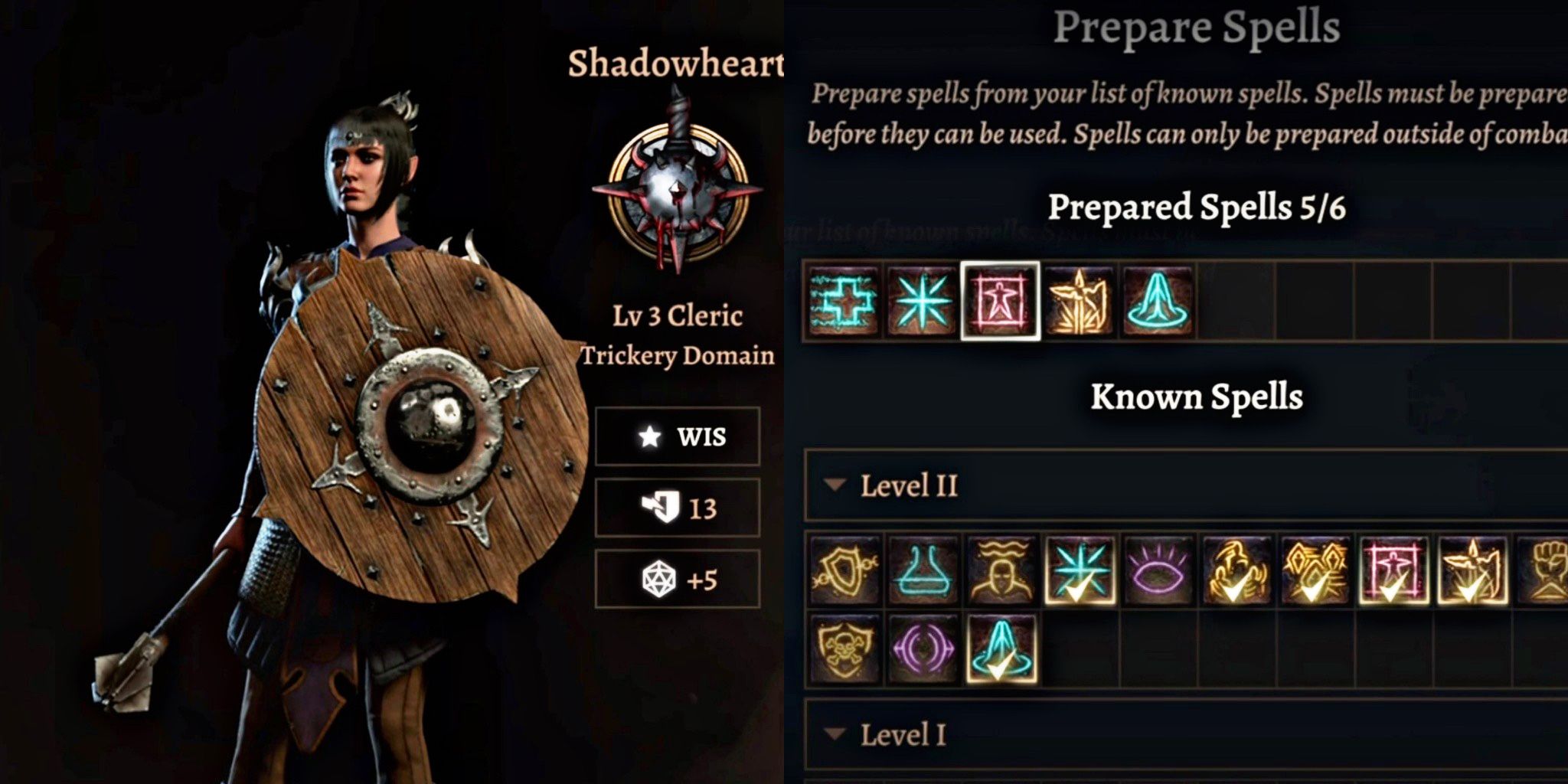Uncheck the golden crystals known spell
Screen dimensions: 1568x784
pos(1315,570)
